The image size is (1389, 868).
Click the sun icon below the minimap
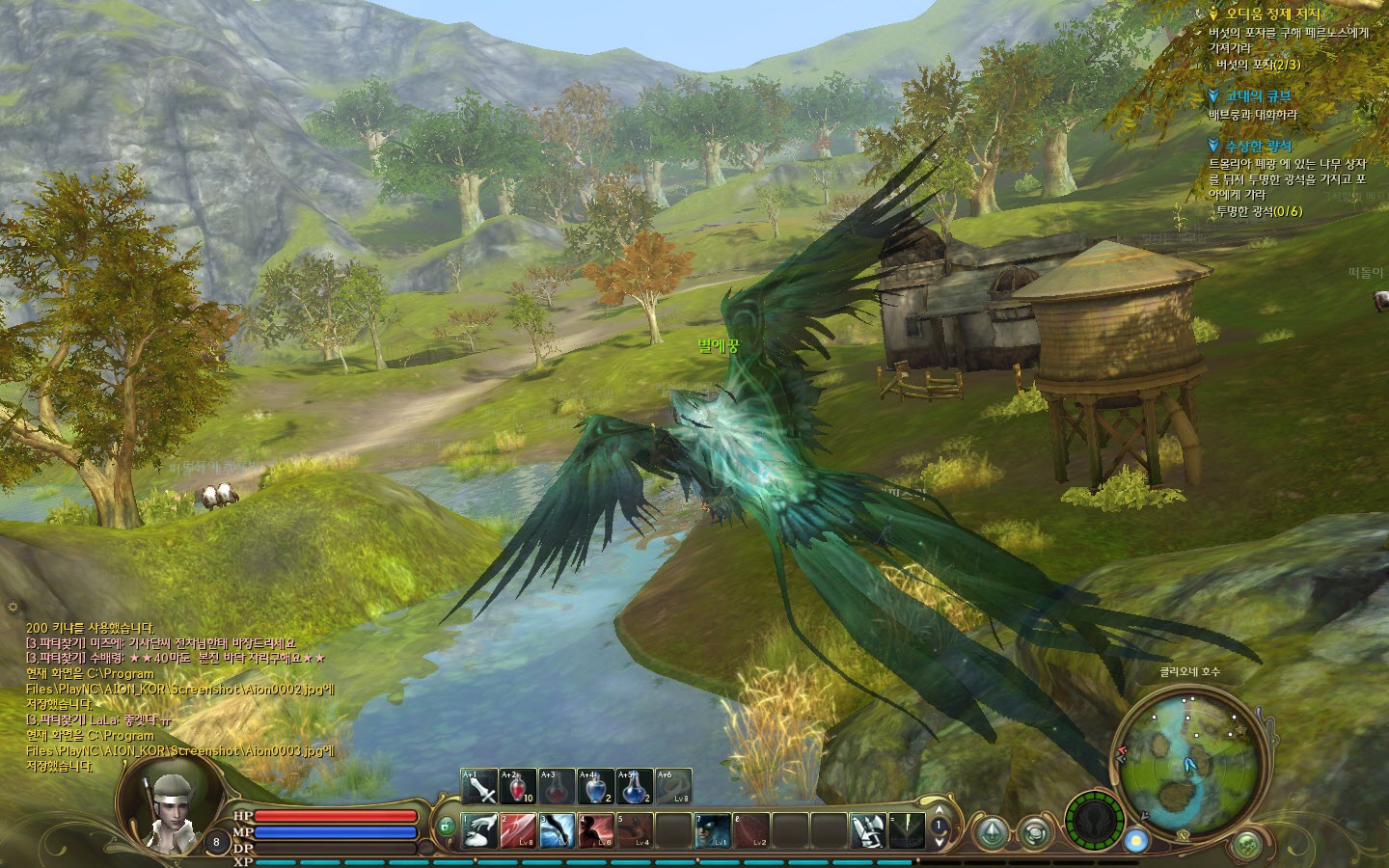1138,840
